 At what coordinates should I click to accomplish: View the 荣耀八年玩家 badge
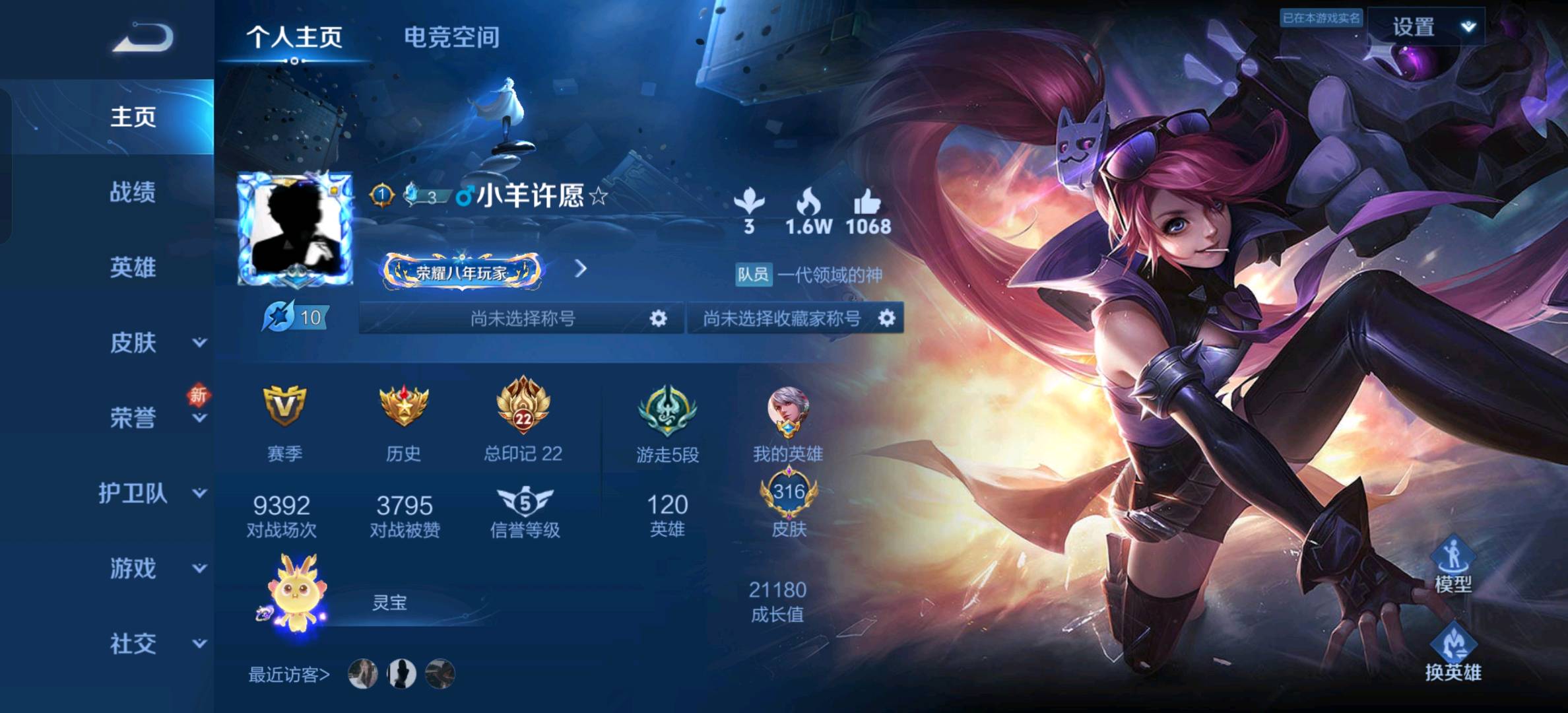click(x=463, y=271)
